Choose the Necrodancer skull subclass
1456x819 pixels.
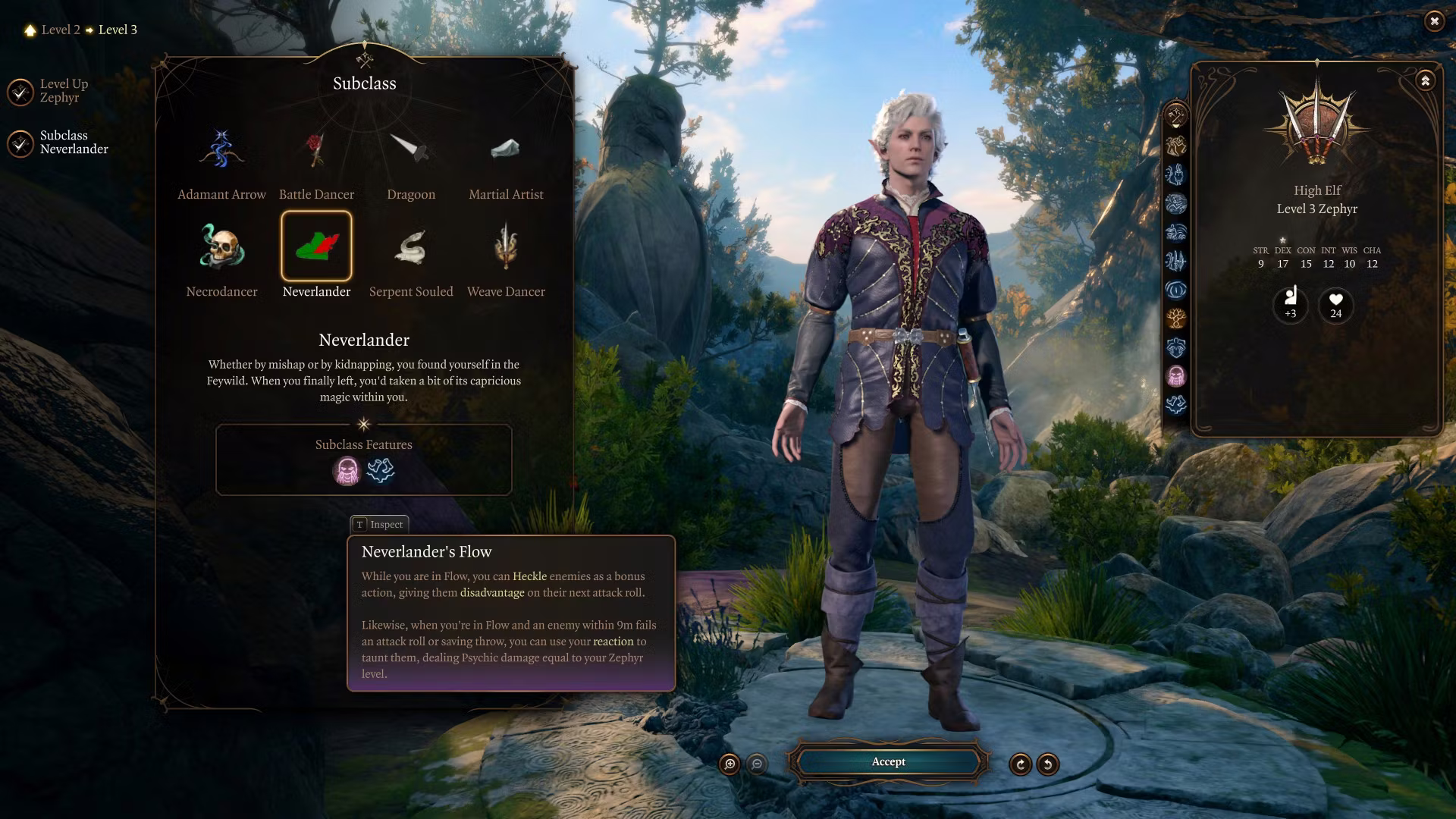click(221, 246)
